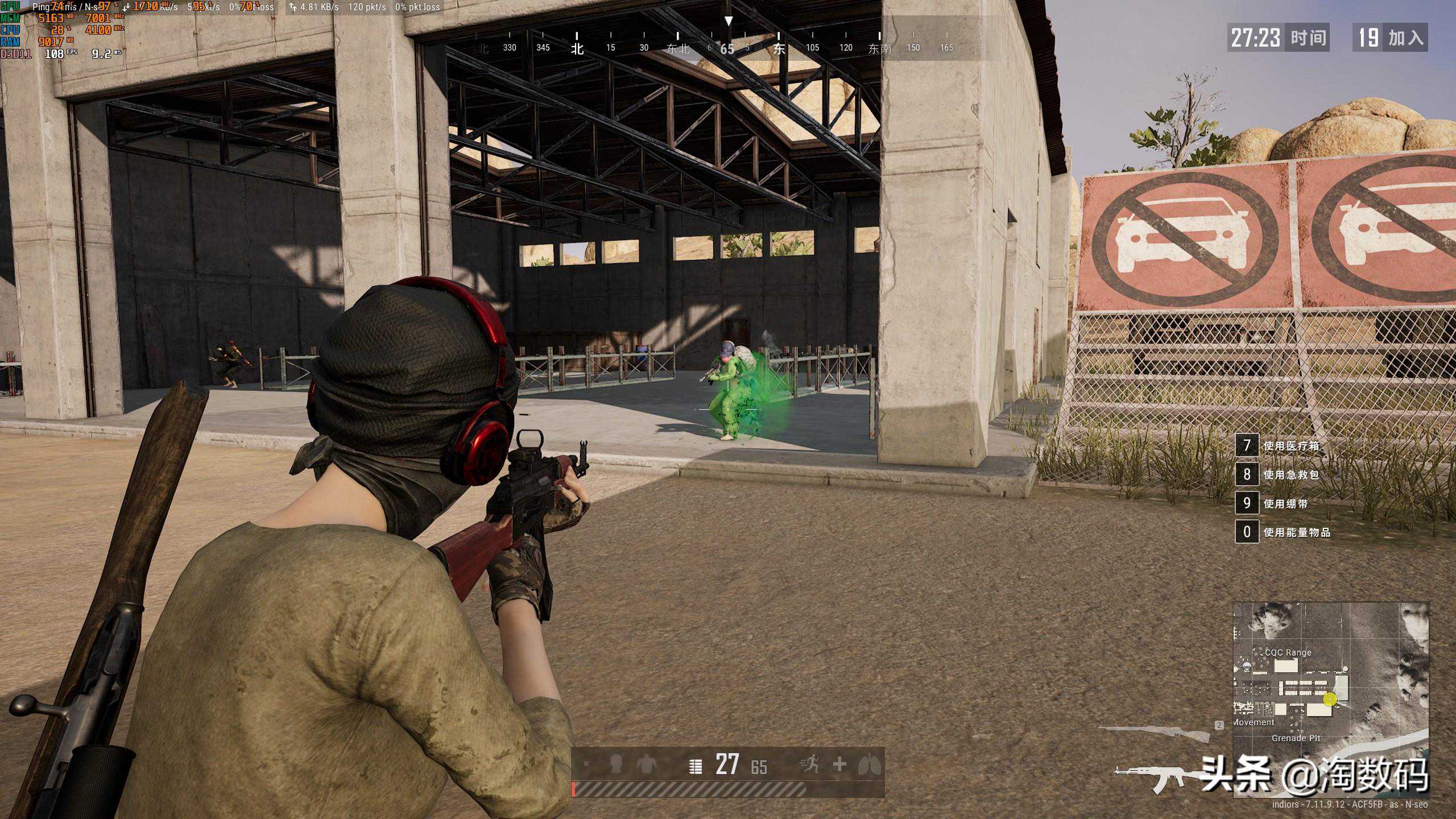Click the sprinting figure boost icon
The image size is (1456, 819).
pos(809,764)
